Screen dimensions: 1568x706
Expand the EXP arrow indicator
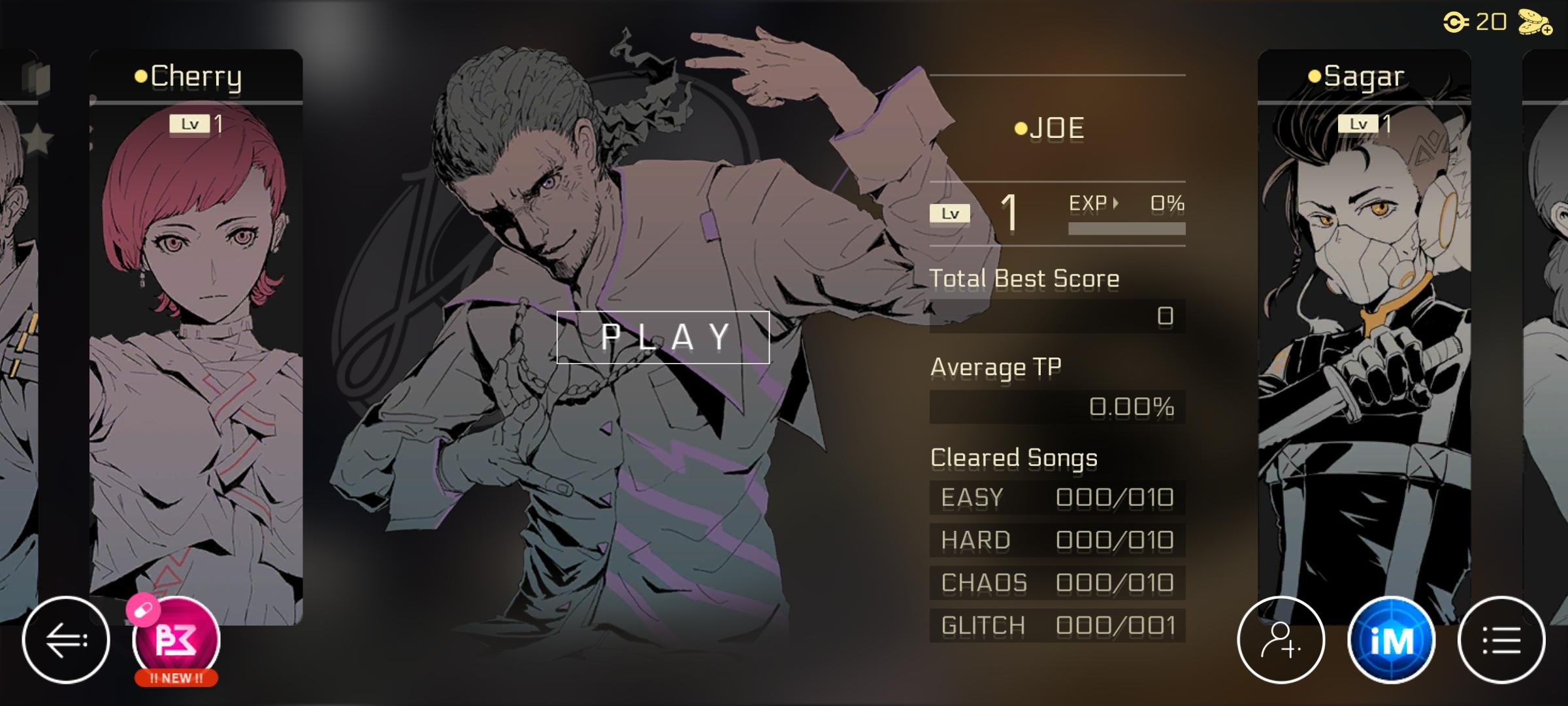click(1115, 202)
